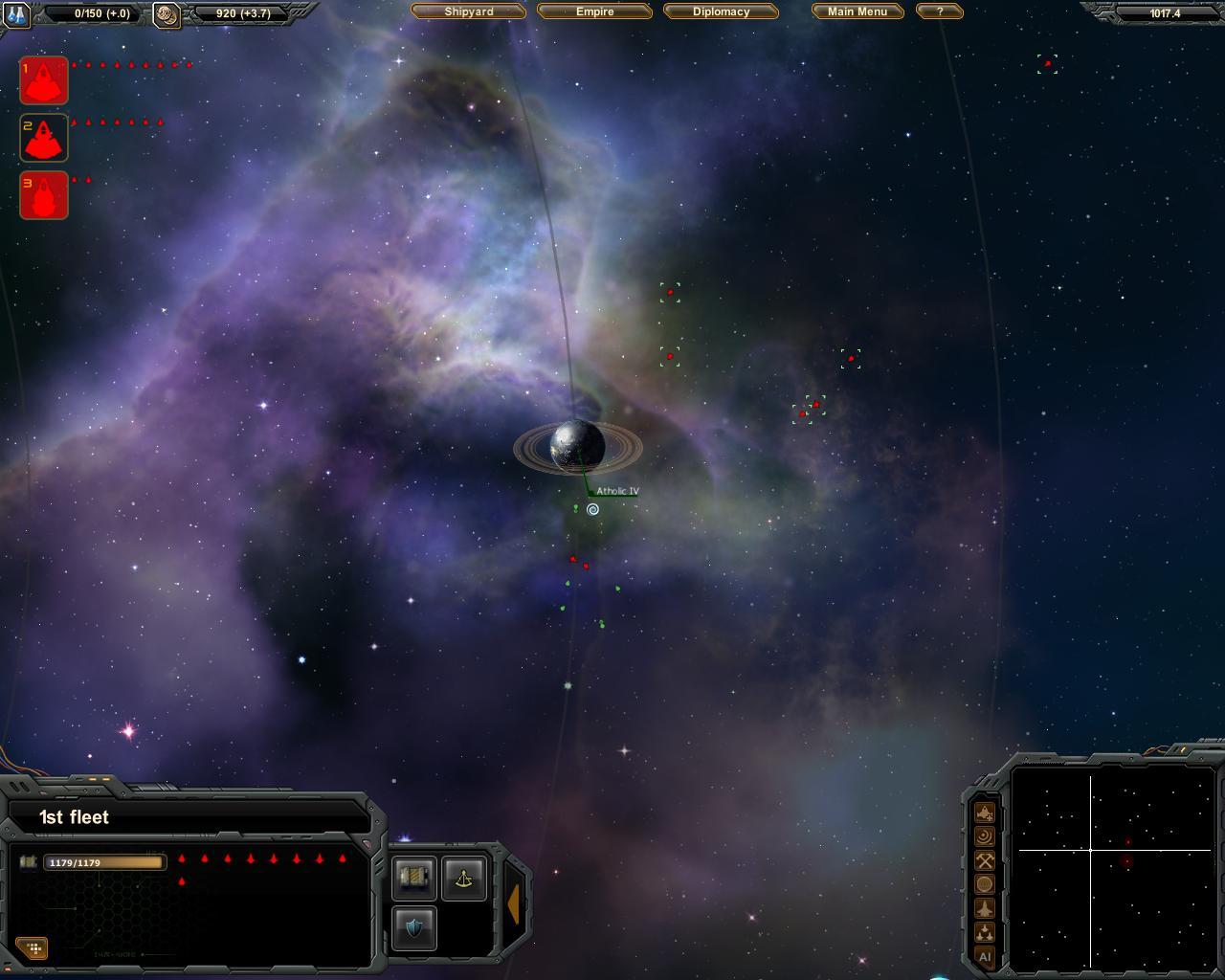Collapse the fleet orders panel arrow
This screenshot has width=1225, height=980.
pos(513,903)
